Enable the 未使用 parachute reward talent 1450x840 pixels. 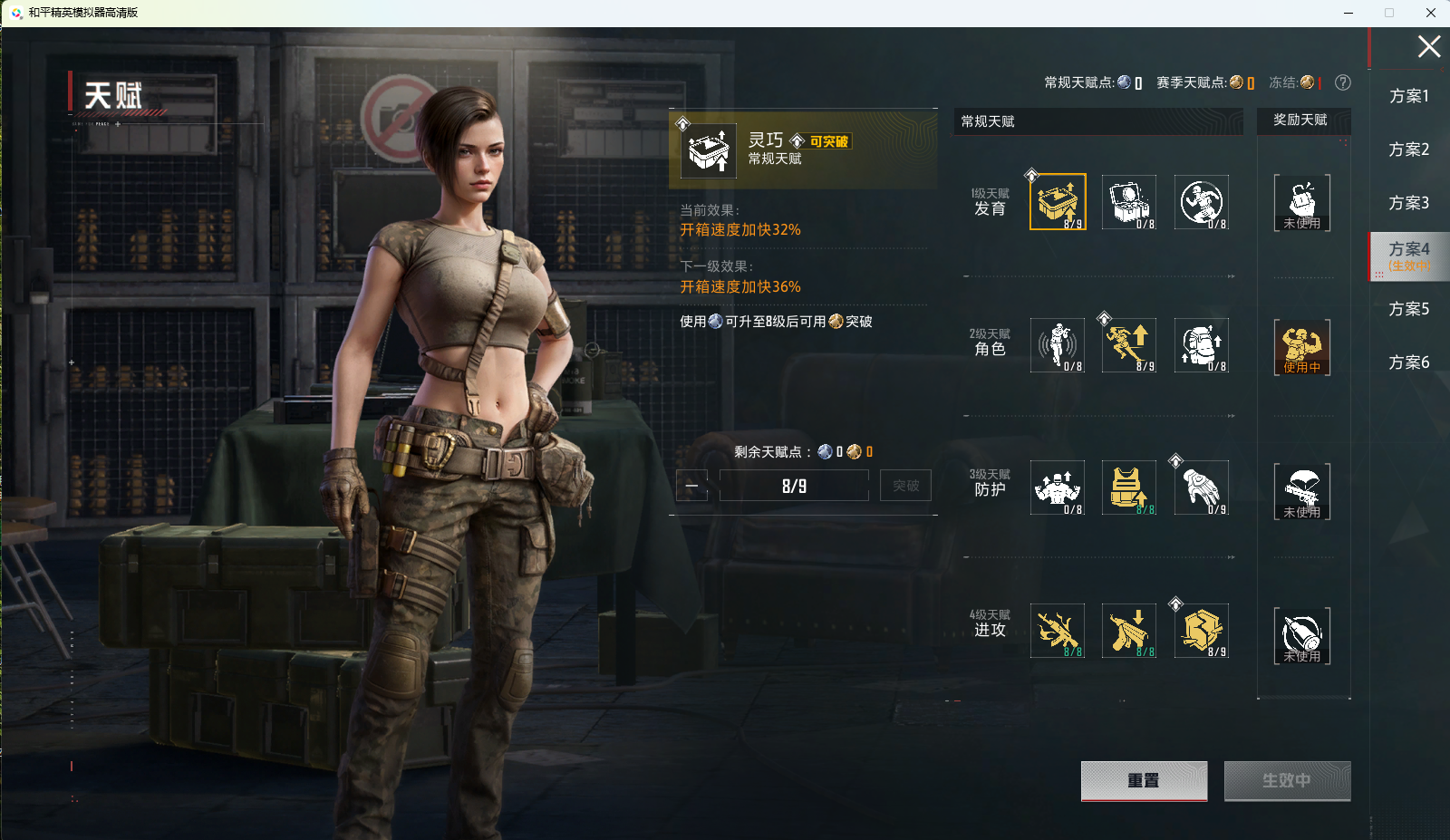[1303, 490]
